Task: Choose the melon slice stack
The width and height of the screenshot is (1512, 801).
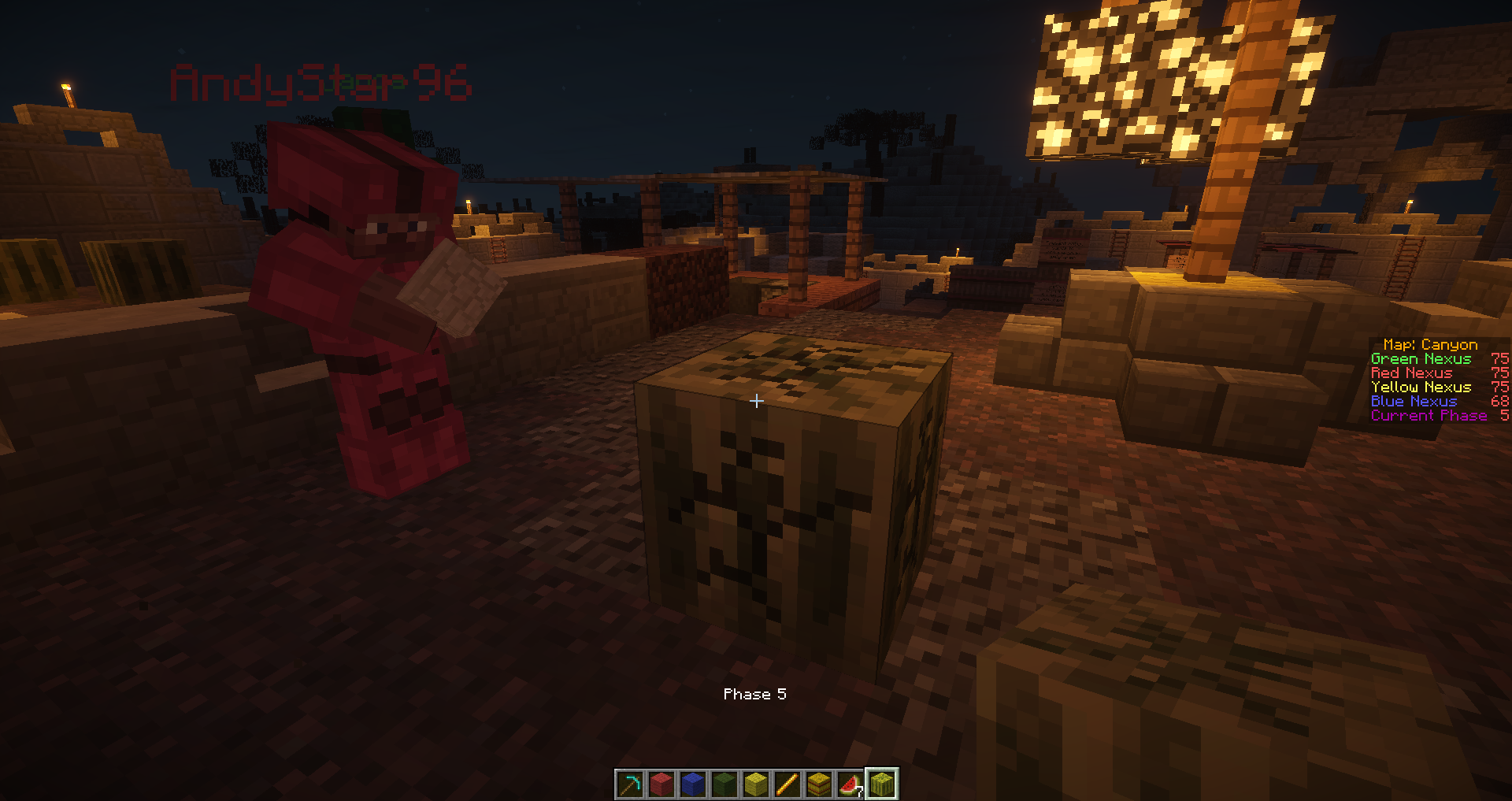Action: coord(850,784)
